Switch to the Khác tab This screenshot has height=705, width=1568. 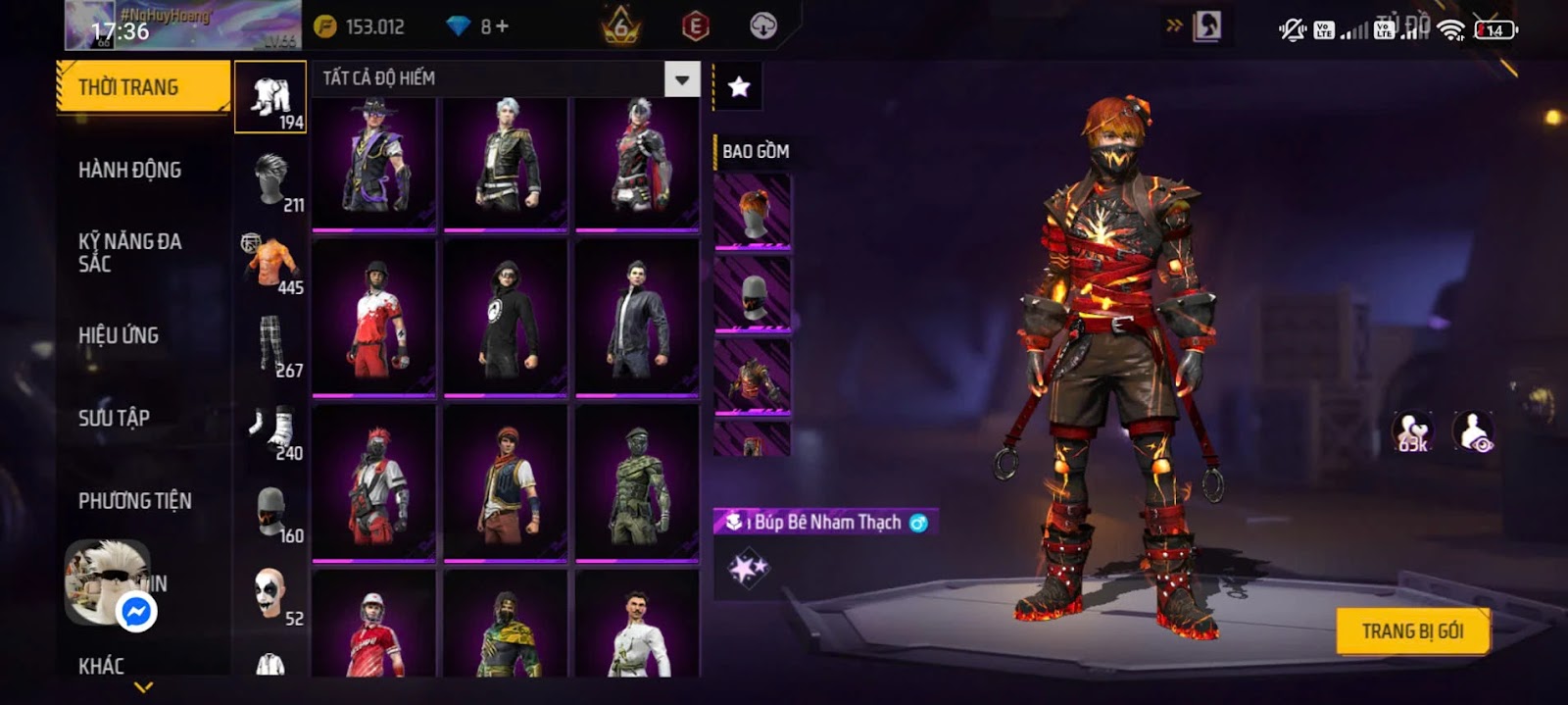pos(101,667)
